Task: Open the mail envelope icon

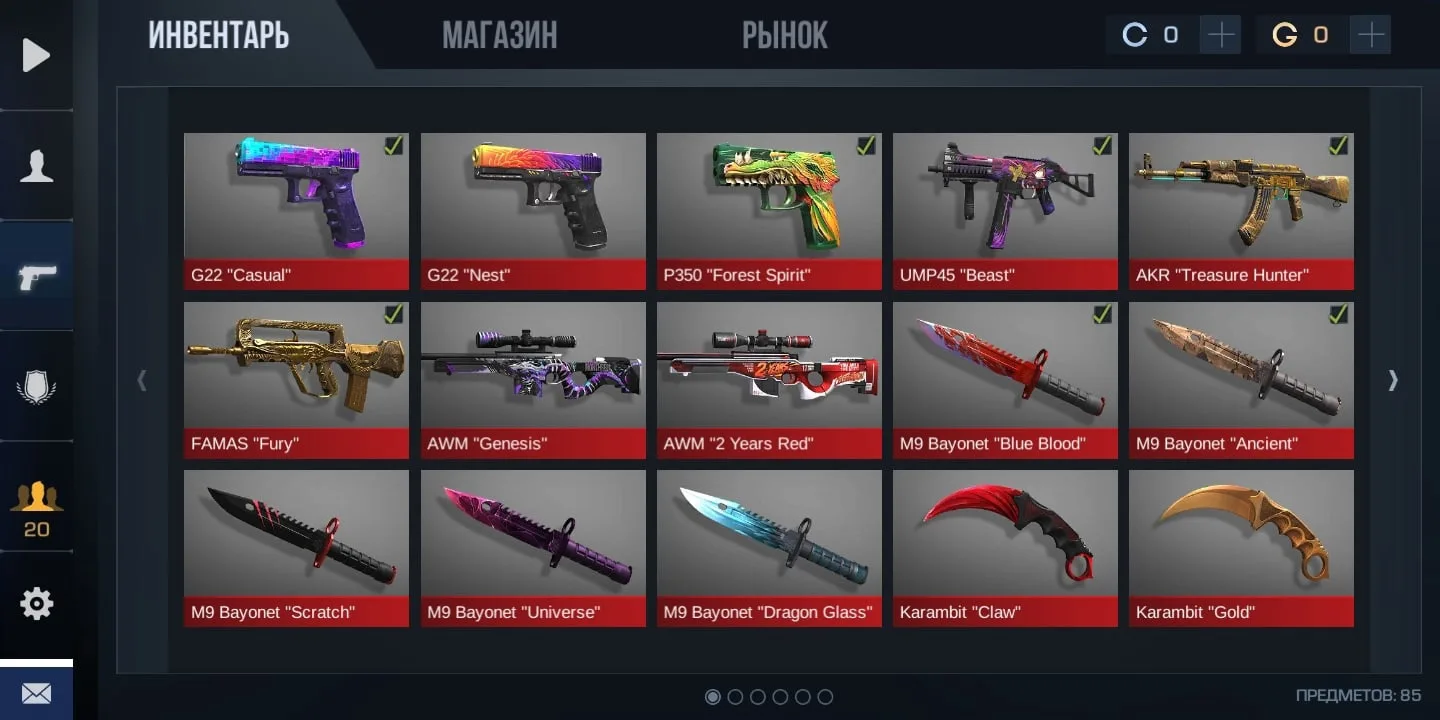Action: pyautogui.click(x=36, y=693)
